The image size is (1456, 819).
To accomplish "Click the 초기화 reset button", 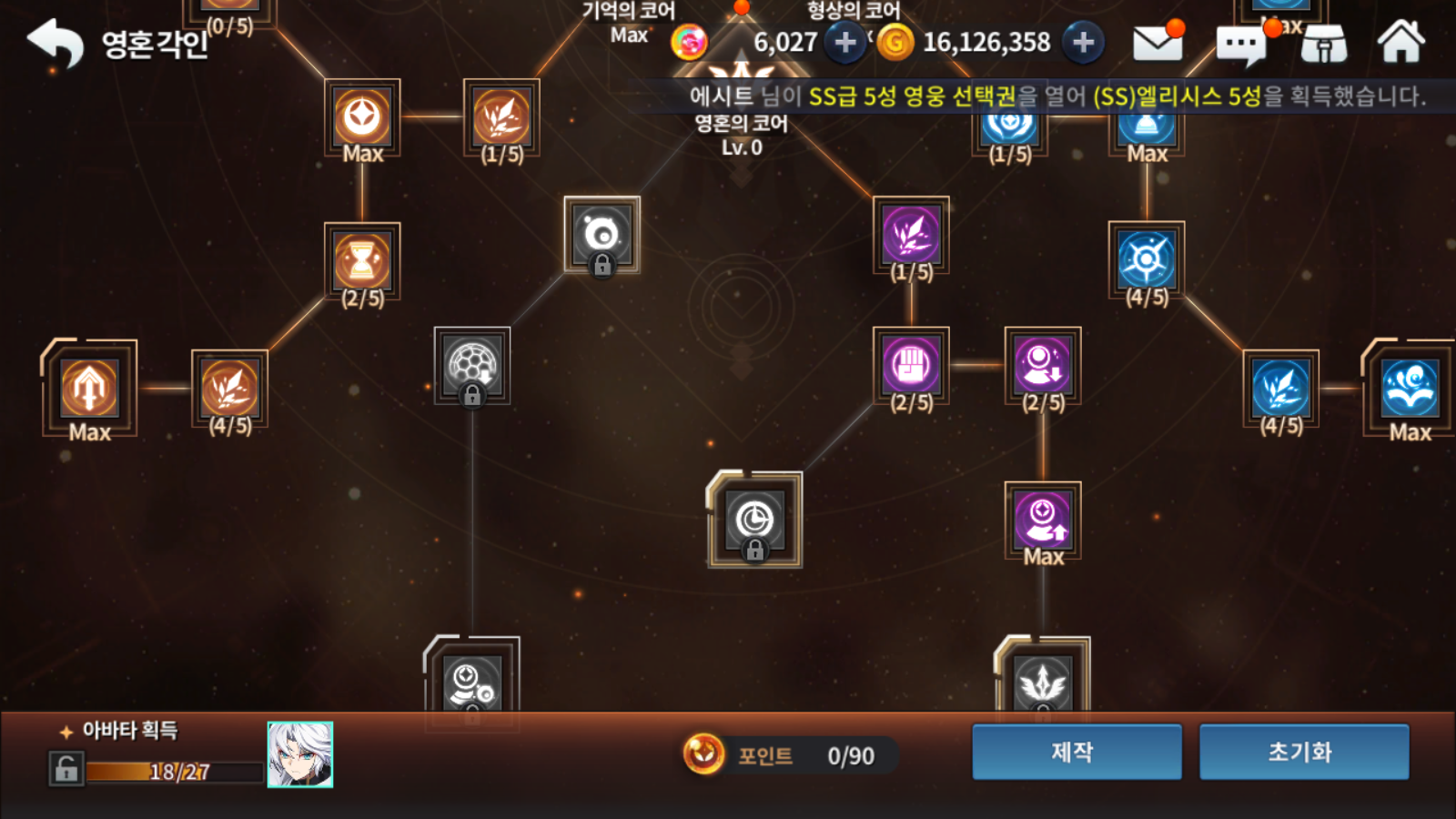I will 1303,752.
